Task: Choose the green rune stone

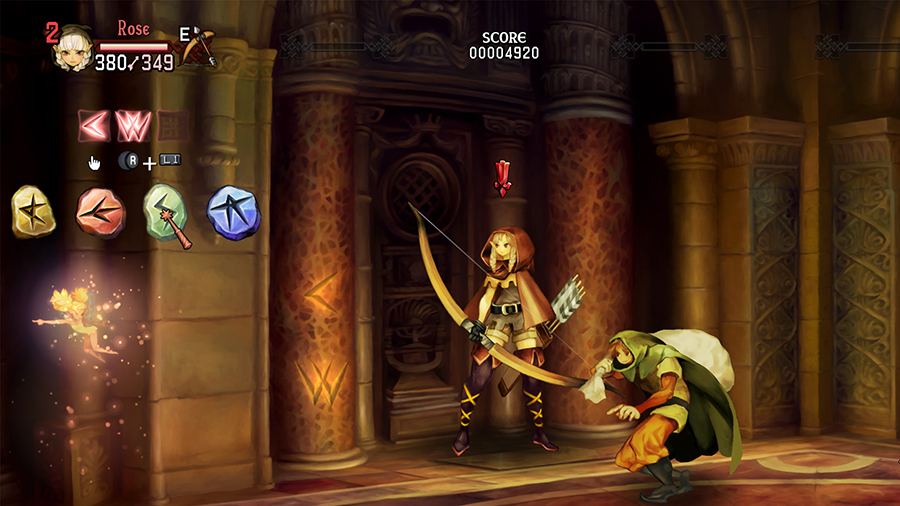Action: [167, 213]
